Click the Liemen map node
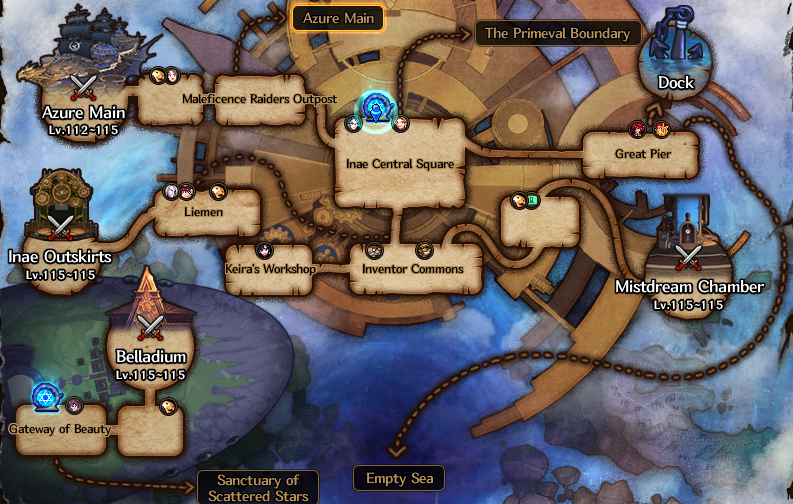Screen dimensions: 793x504 [208, 212]
